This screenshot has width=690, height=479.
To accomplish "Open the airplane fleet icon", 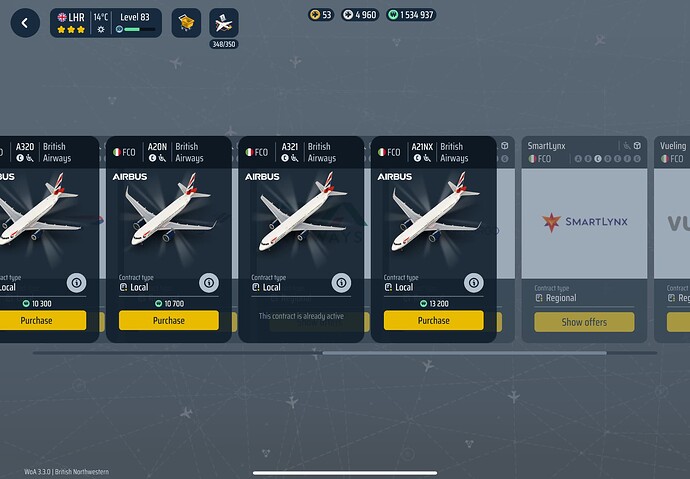I will click(224, 23).
